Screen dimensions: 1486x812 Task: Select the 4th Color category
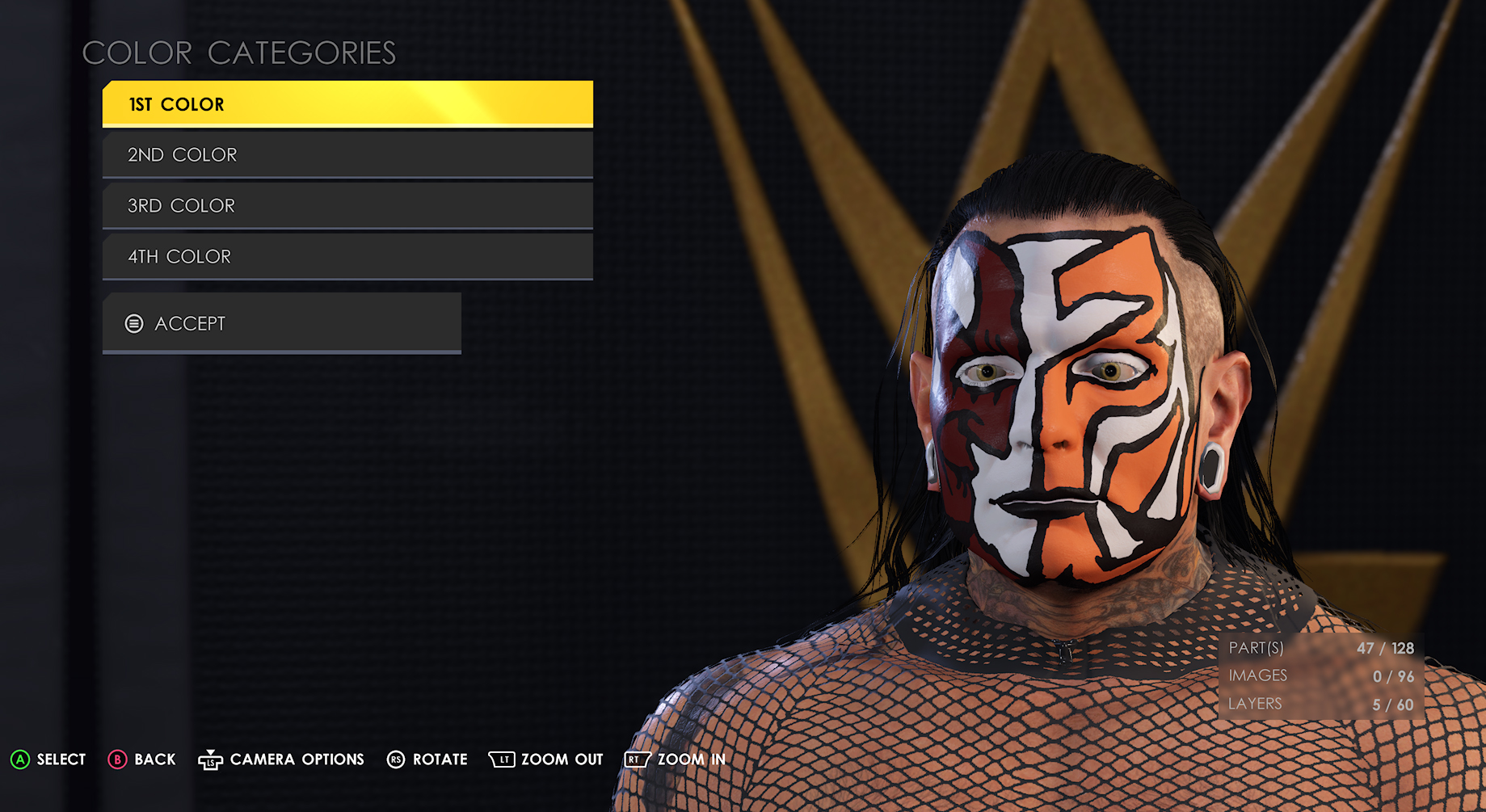(x=347, y=256)
